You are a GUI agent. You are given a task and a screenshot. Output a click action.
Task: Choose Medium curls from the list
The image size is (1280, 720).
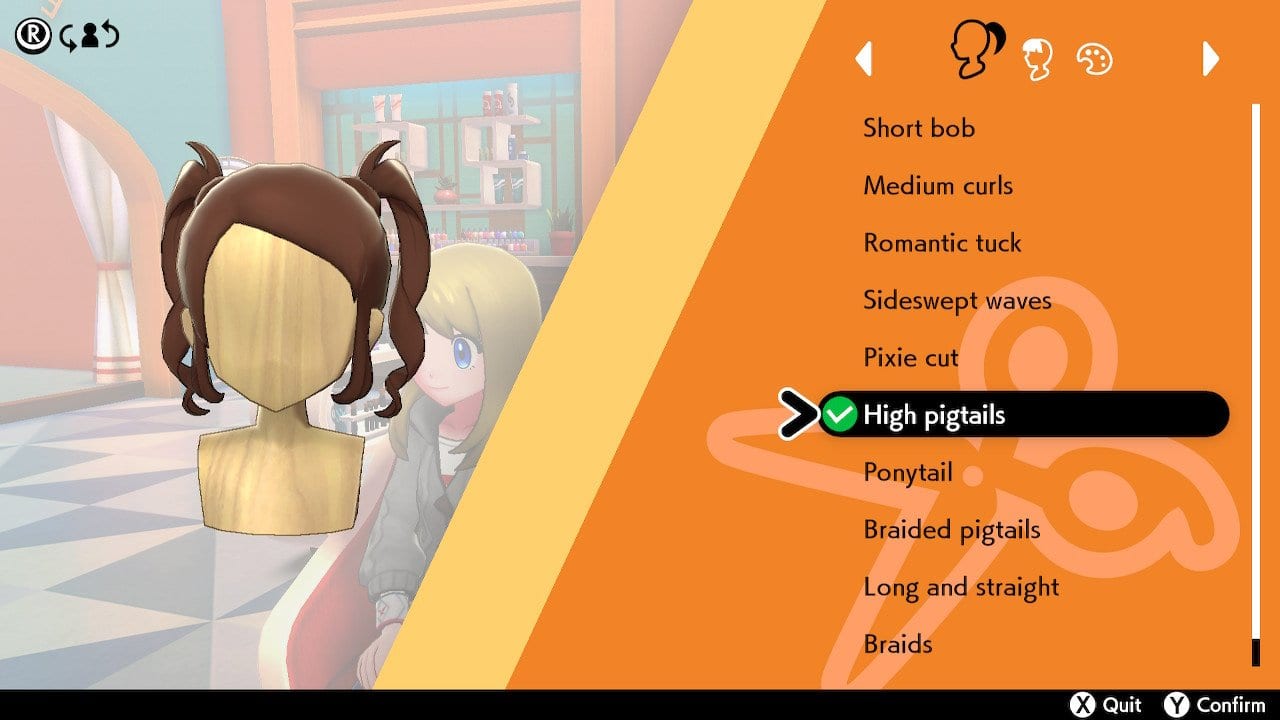(938, 185)
